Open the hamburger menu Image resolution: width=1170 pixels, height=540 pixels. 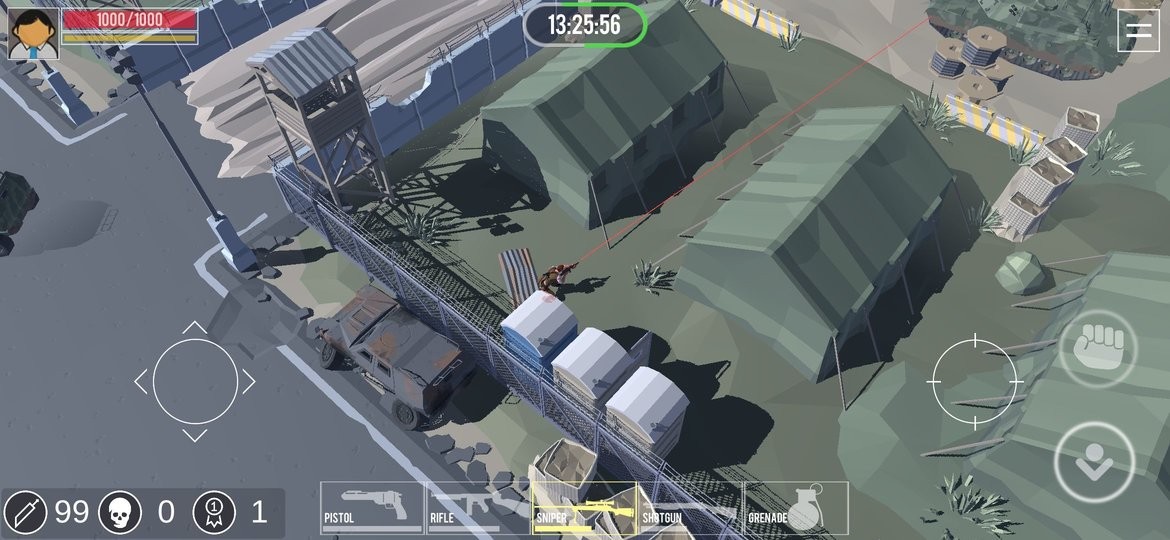pos(1138,30)
